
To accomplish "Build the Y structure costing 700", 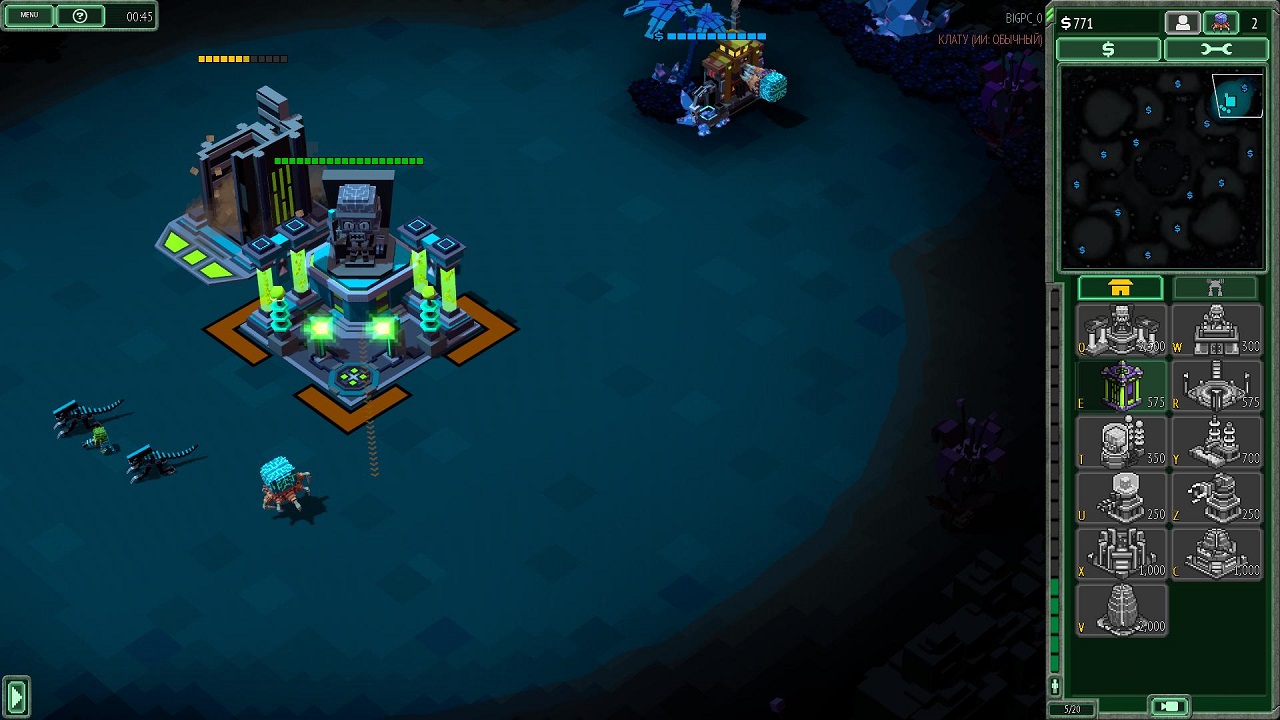I will click(1215, 442).
